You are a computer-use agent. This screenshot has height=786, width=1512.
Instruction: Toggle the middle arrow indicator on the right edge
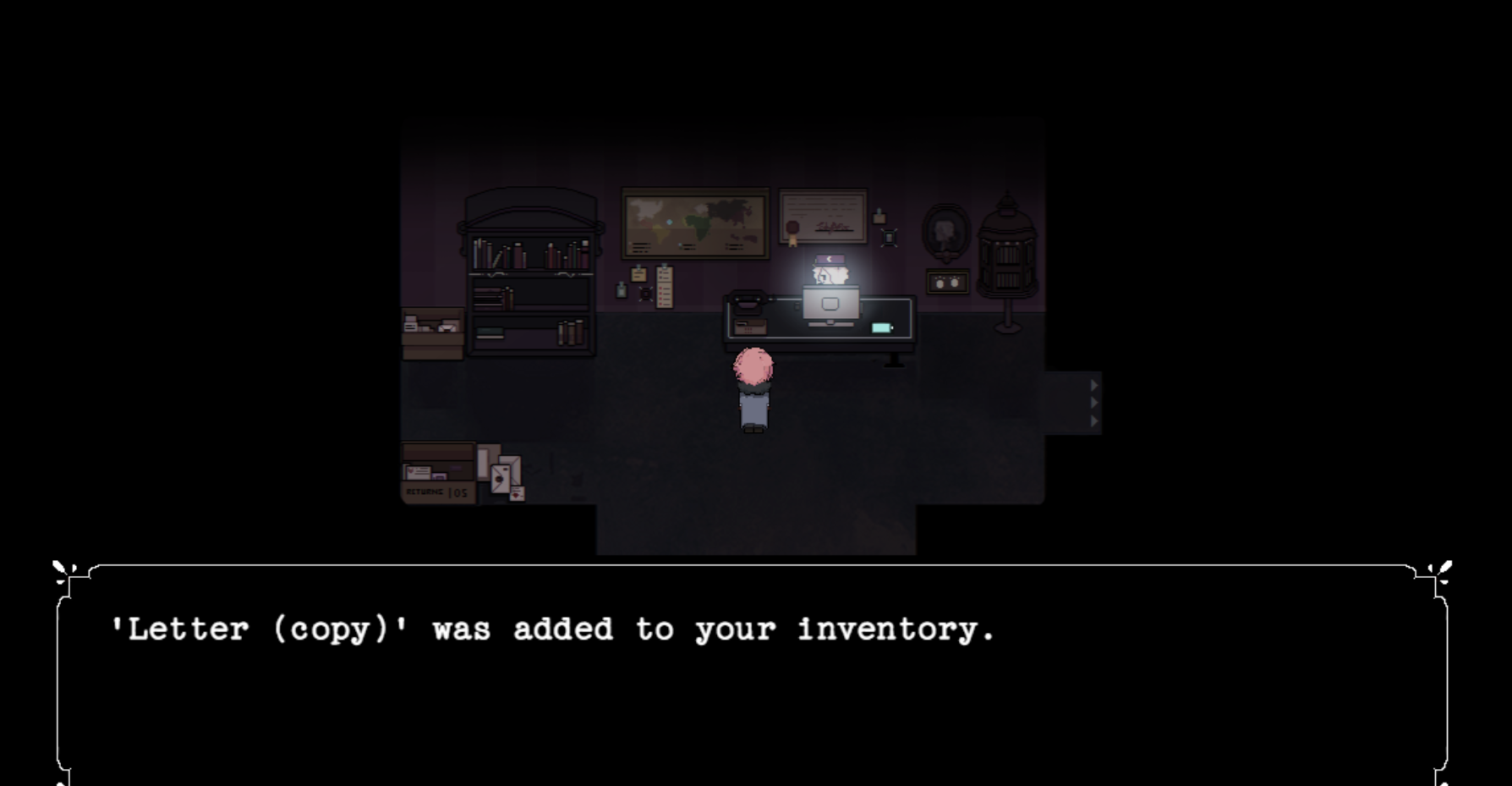1094,404
